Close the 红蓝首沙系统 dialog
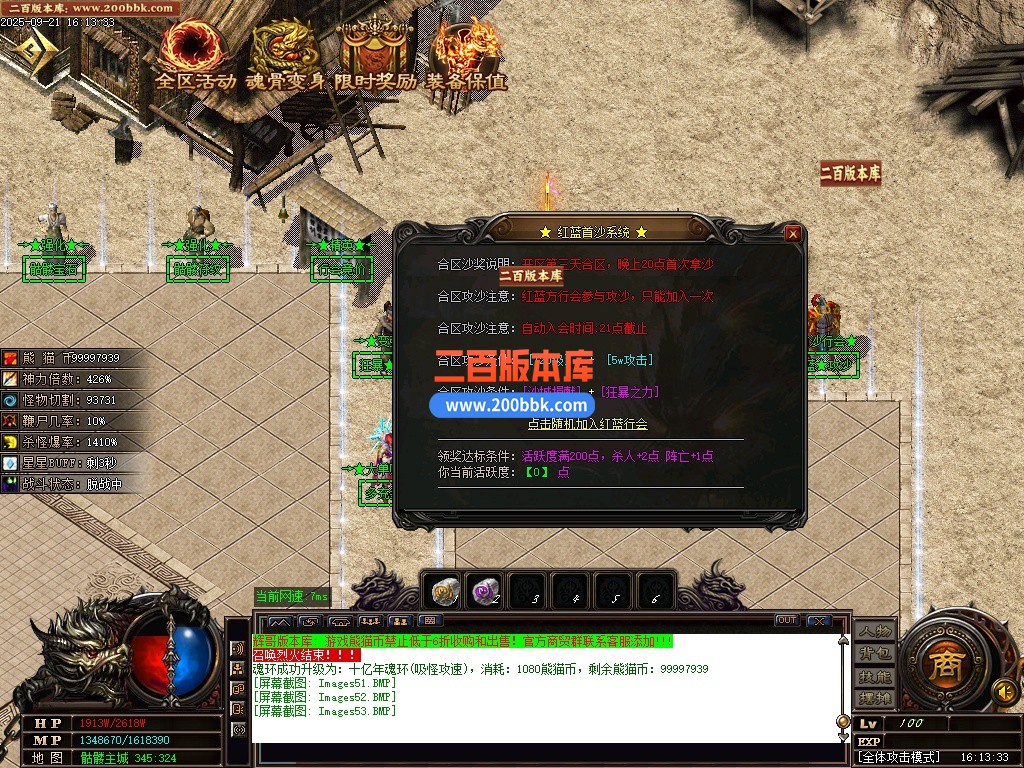The image size is (1024, 768). 792,234
